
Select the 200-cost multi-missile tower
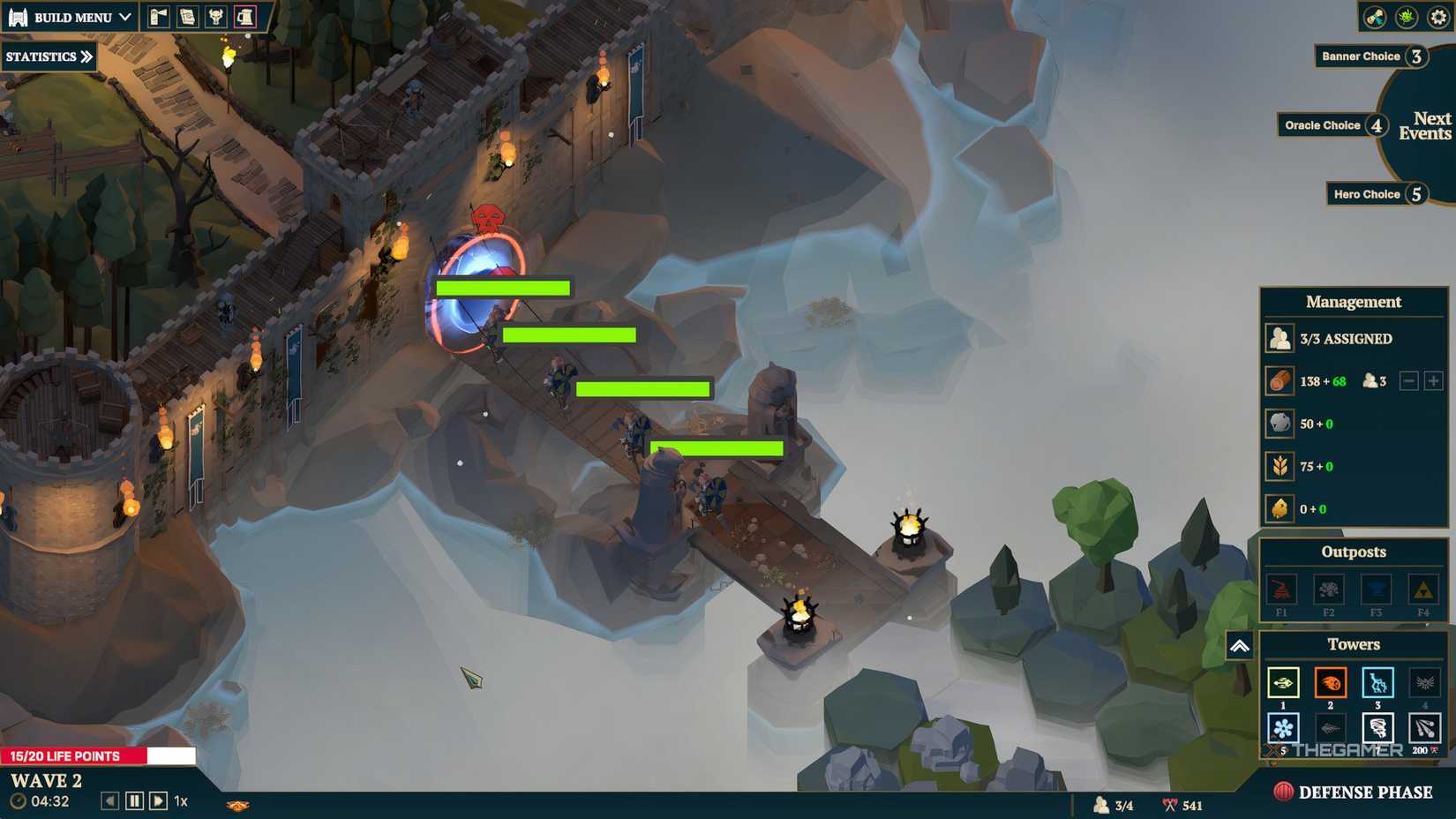pyautogui.click(x=1422, y=728)
